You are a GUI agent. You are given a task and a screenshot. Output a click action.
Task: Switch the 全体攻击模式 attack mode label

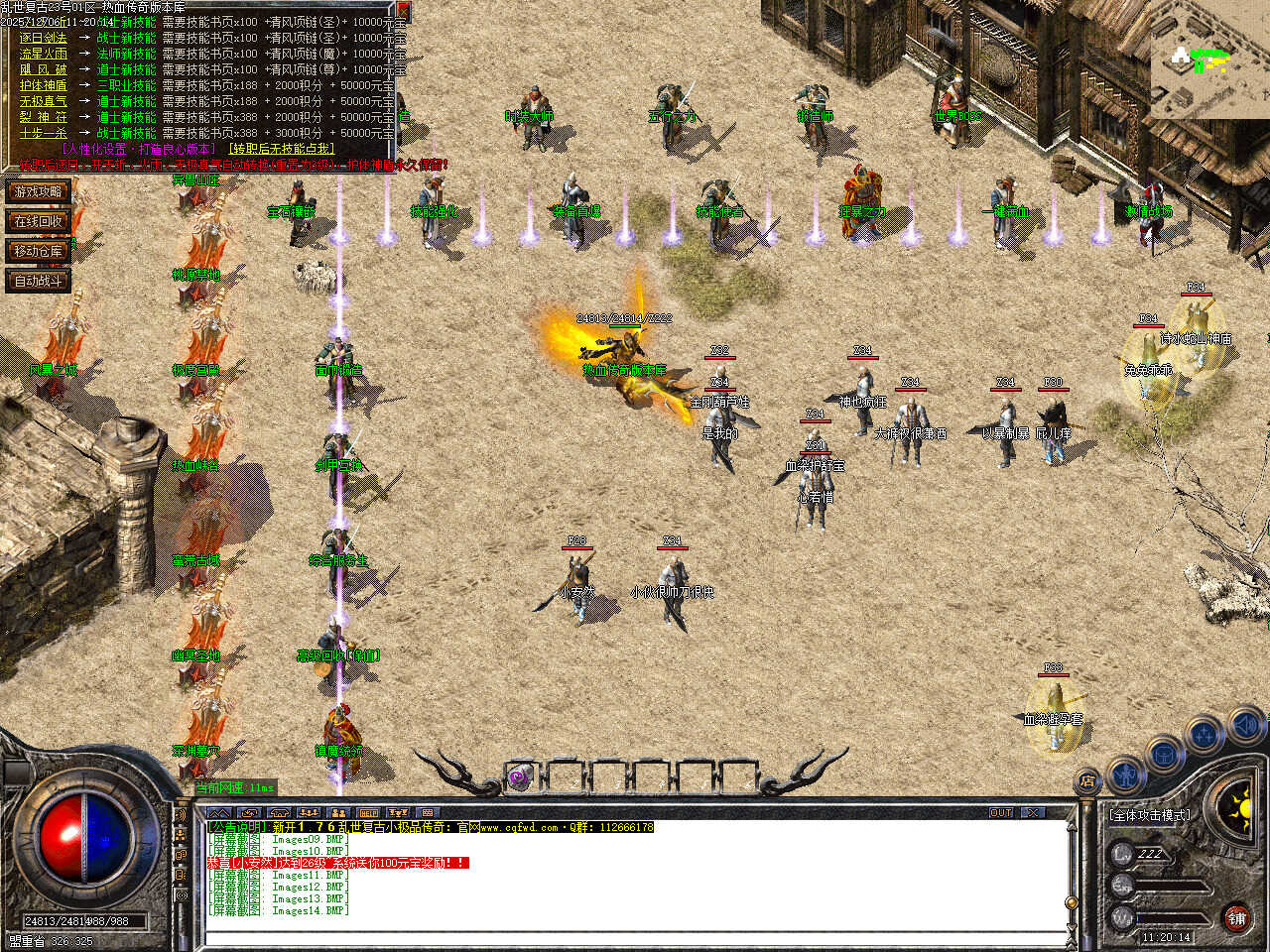click(x=1149, y=815)
